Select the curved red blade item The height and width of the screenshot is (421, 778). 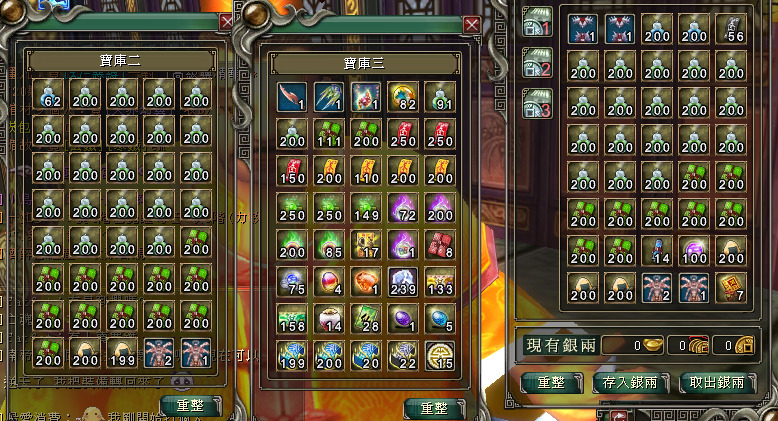click(292, 96)
